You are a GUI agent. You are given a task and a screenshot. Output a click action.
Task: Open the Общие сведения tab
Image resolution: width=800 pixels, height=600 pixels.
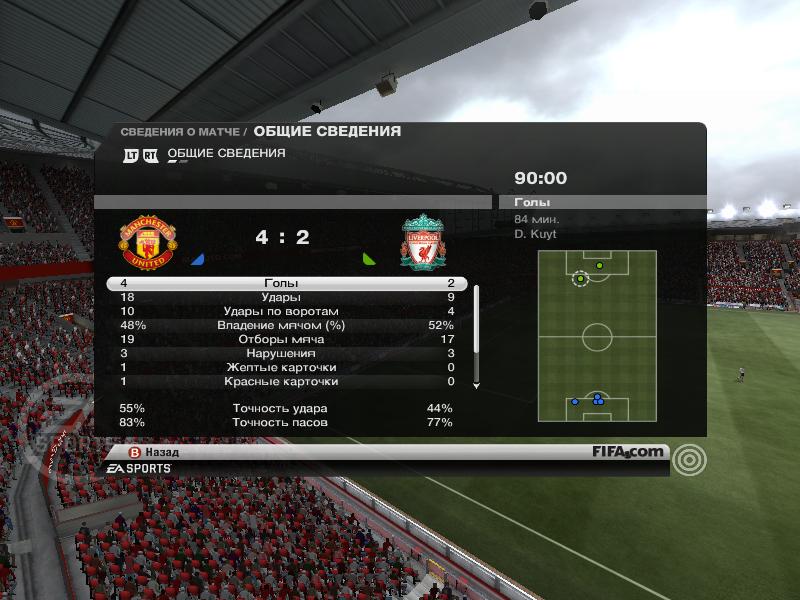pyautogui.click(x=226, y=154)
